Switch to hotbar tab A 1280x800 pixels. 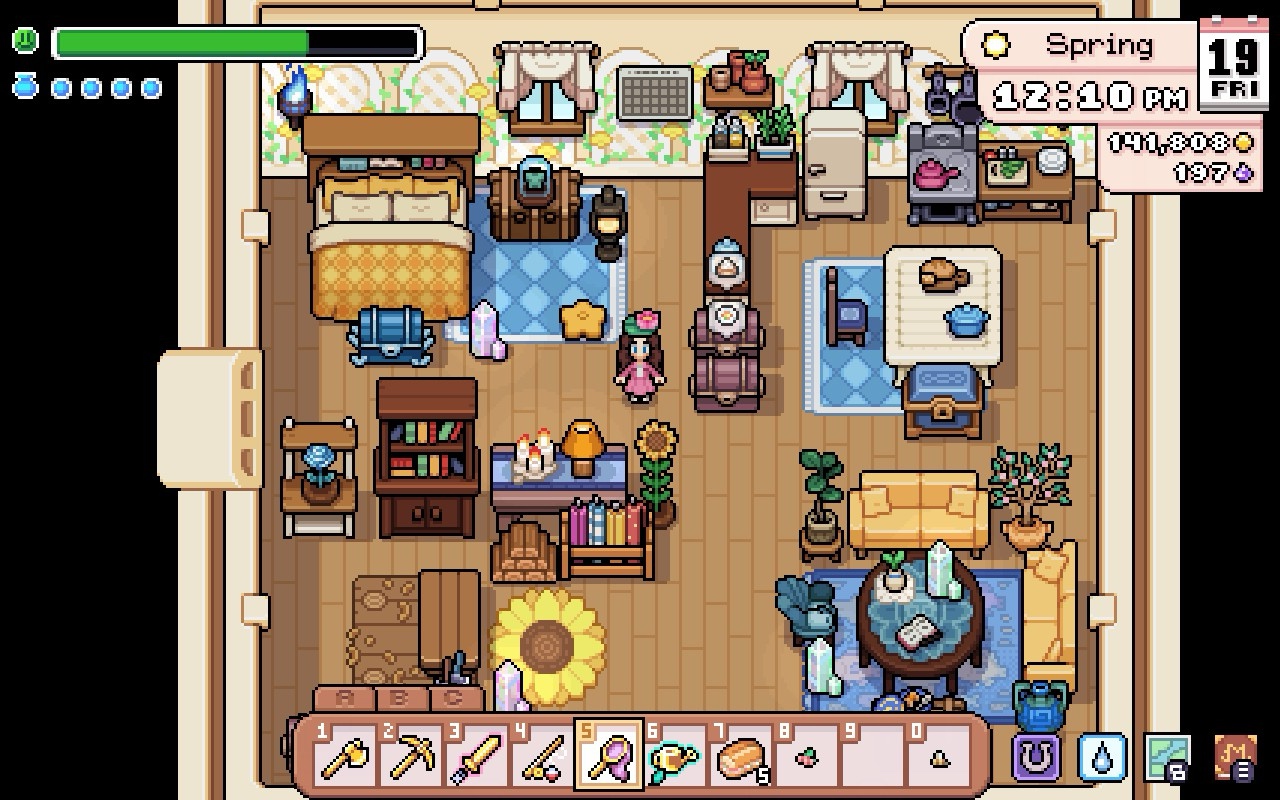tap(344, 699)
